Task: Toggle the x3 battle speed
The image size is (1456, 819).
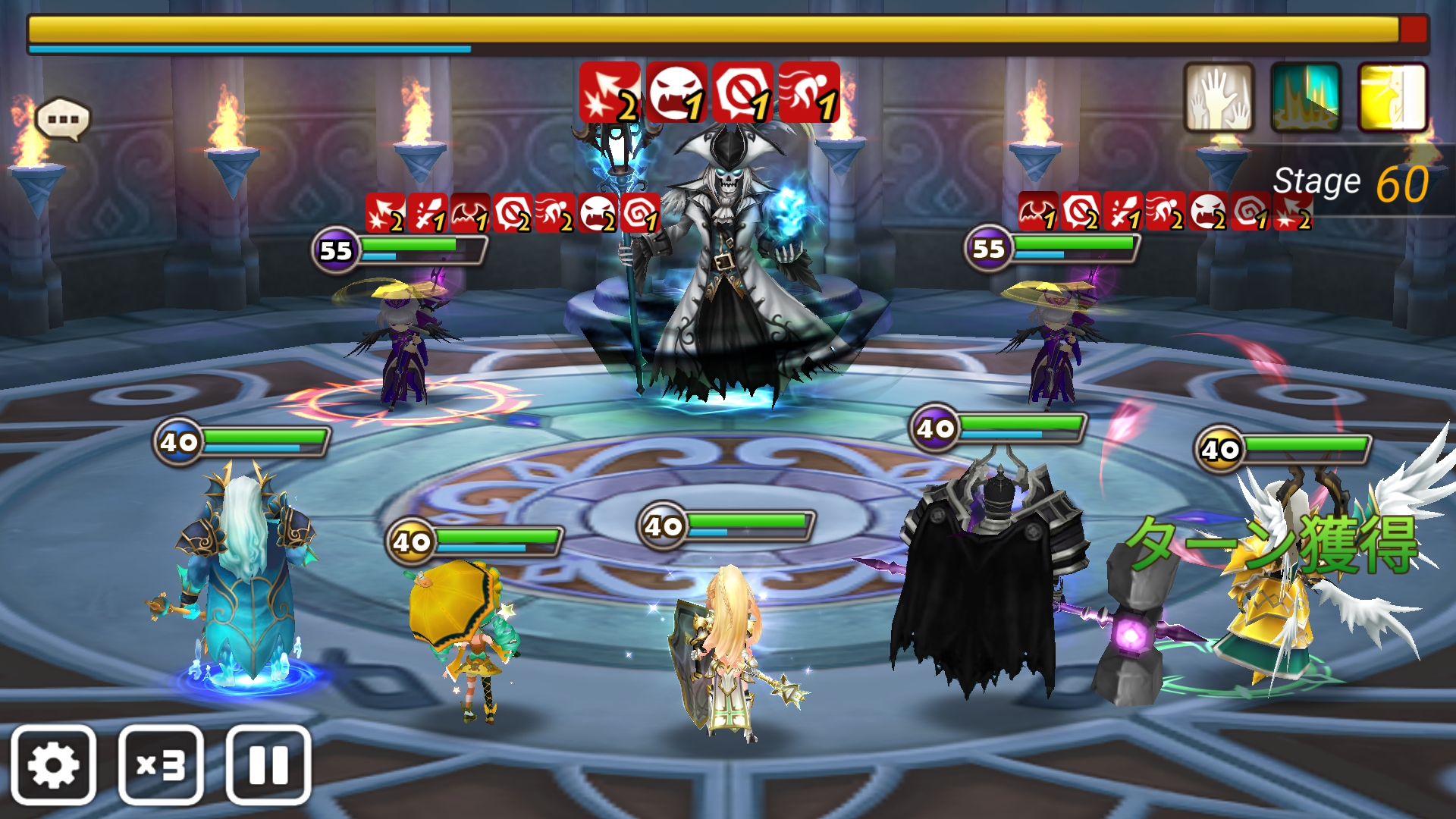Action: (161, 764)
